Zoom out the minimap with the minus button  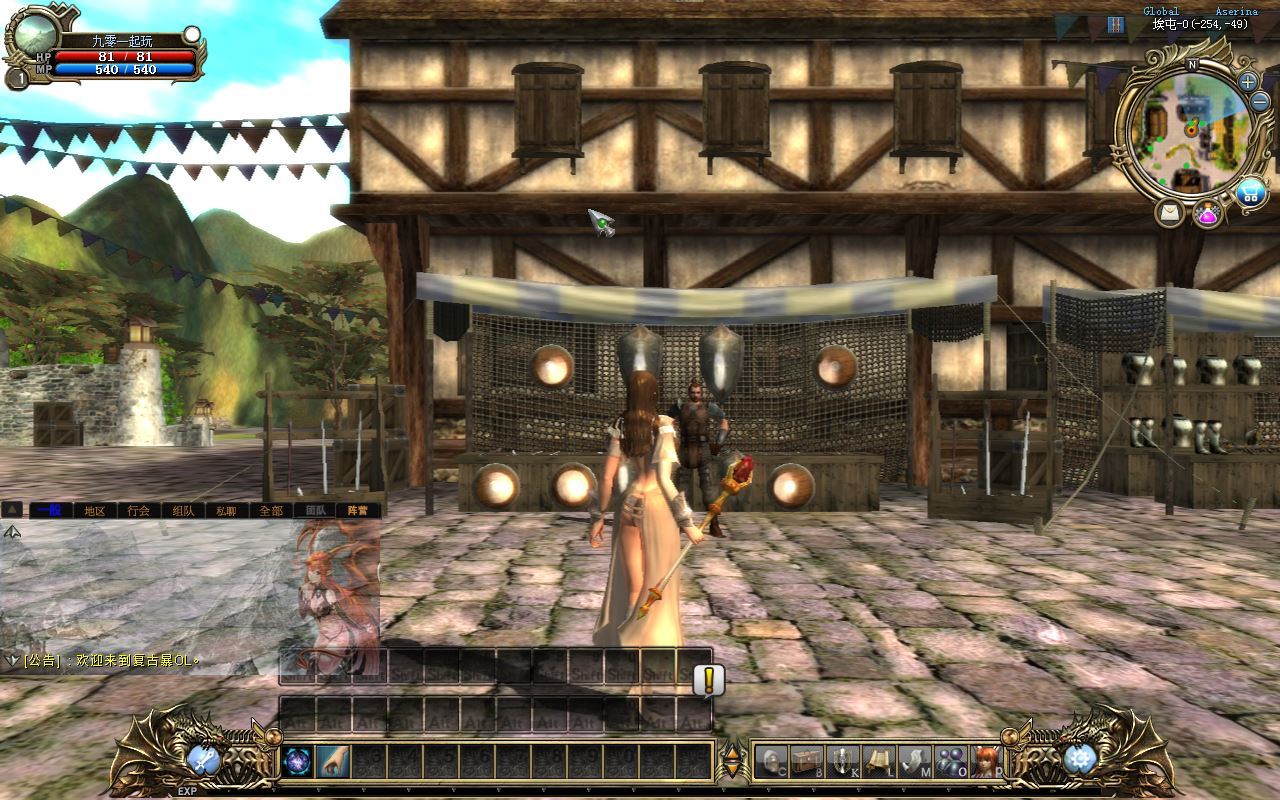tap(1260, 102)
